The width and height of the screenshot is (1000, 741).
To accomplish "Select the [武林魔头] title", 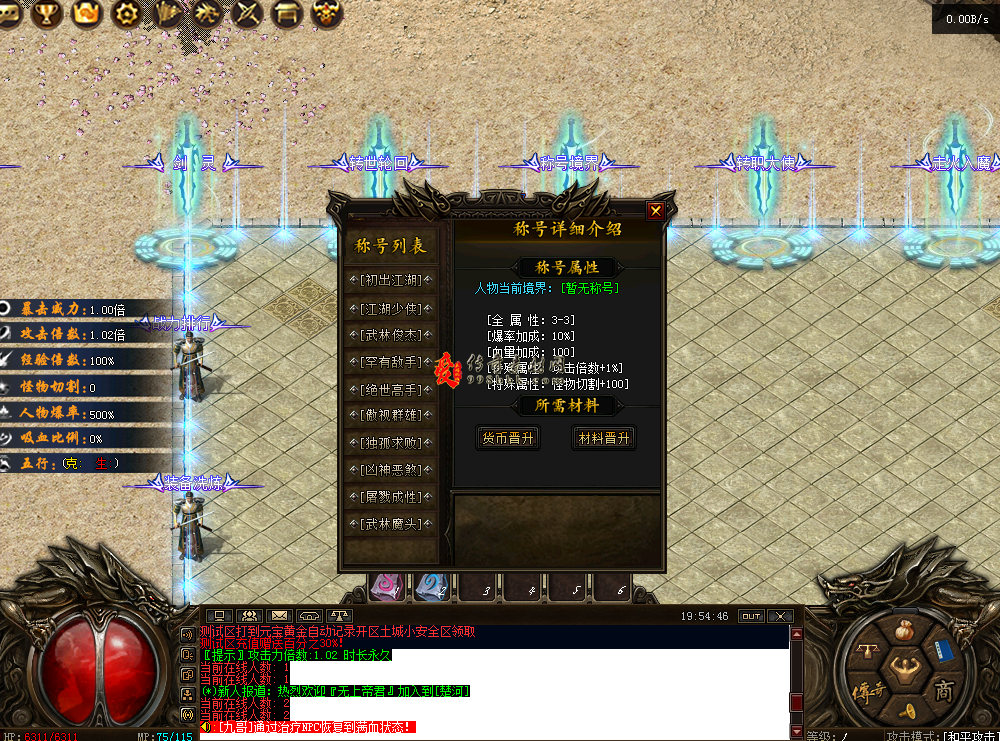I will coord(391,523).
